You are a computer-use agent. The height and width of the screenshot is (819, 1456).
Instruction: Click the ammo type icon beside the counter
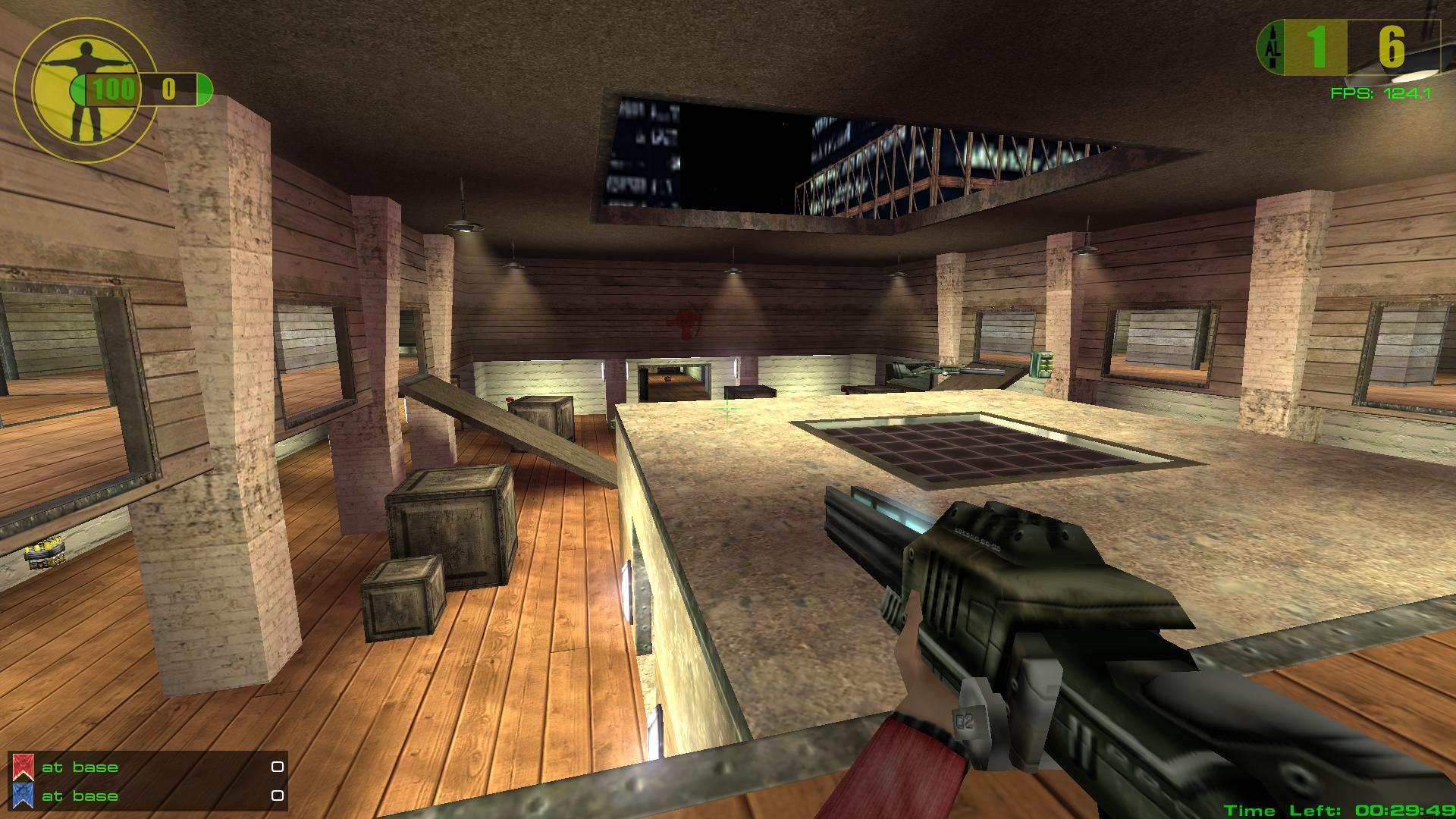click(1272, 49)
